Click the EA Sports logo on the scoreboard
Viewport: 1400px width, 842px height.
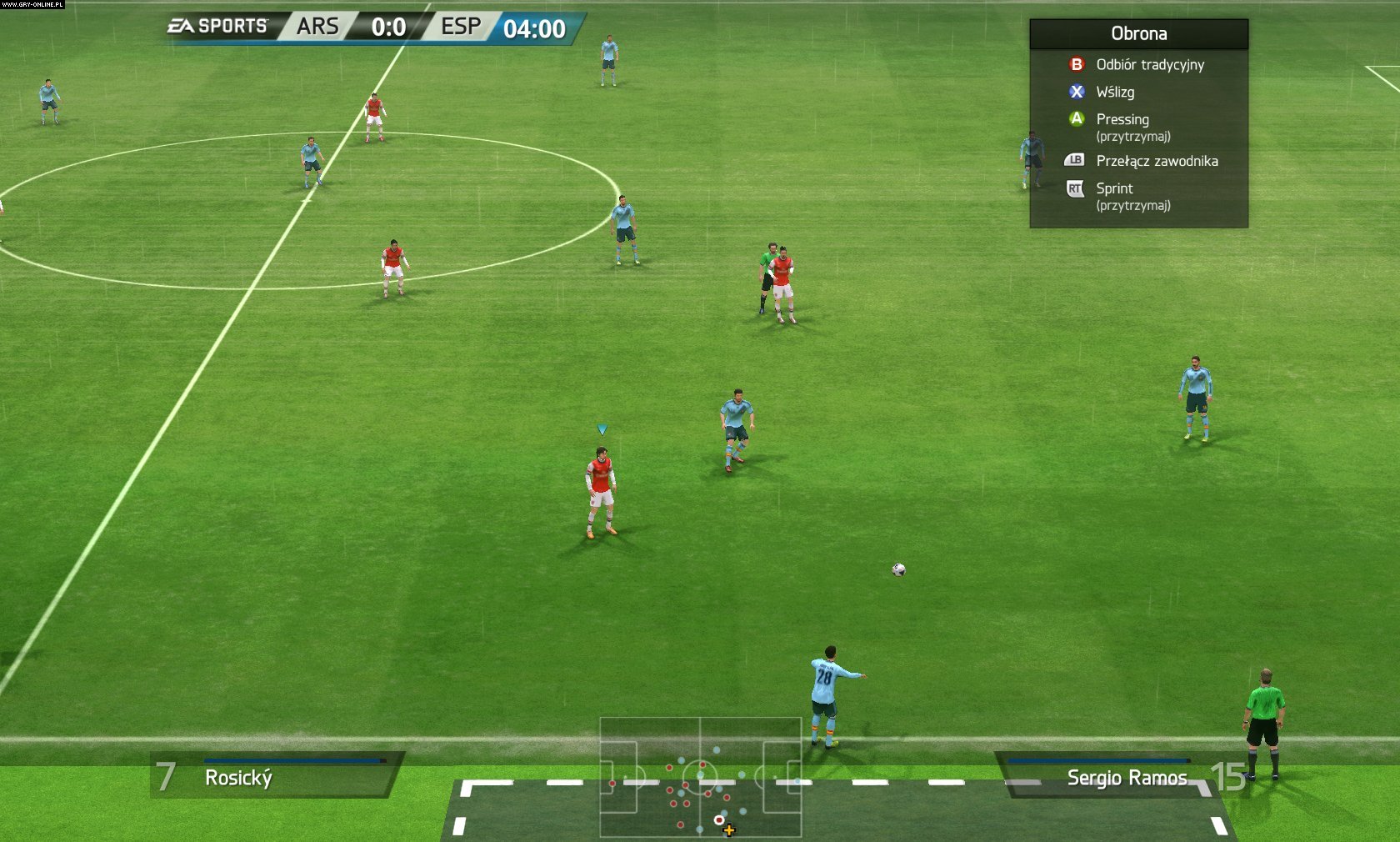point(218,26)
